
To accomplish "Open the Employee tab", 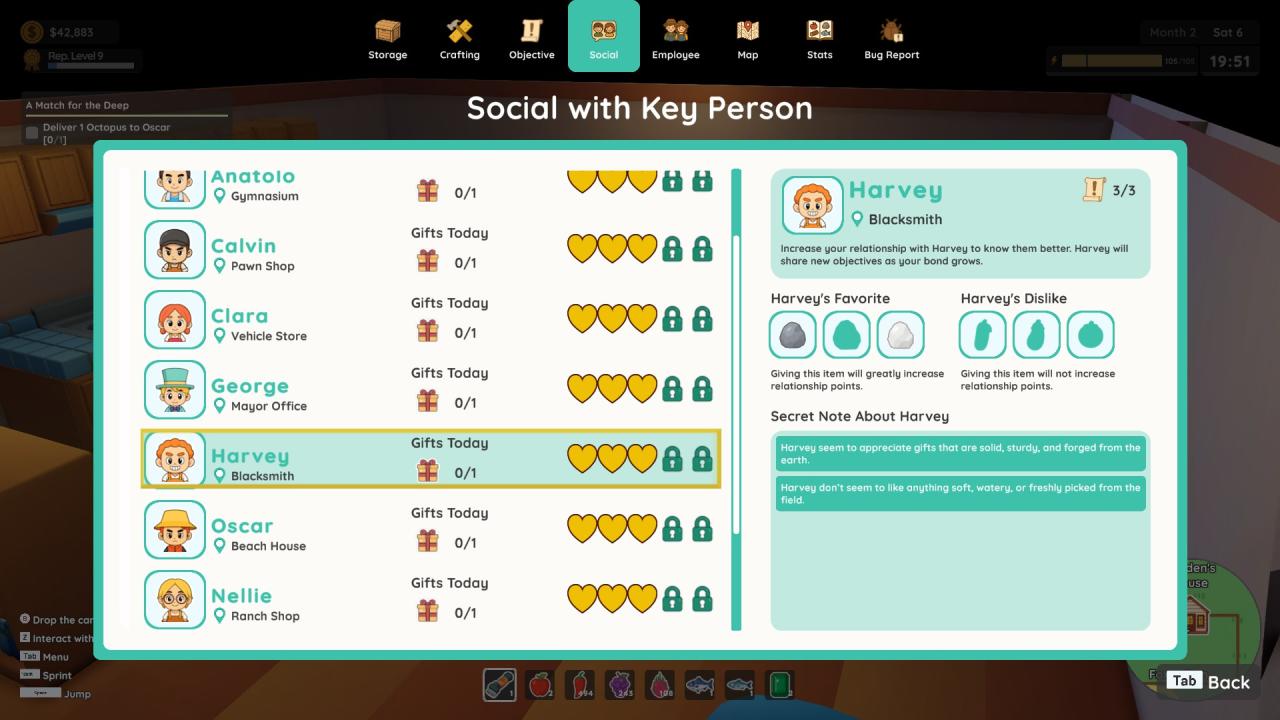I will tap(675, 38).
